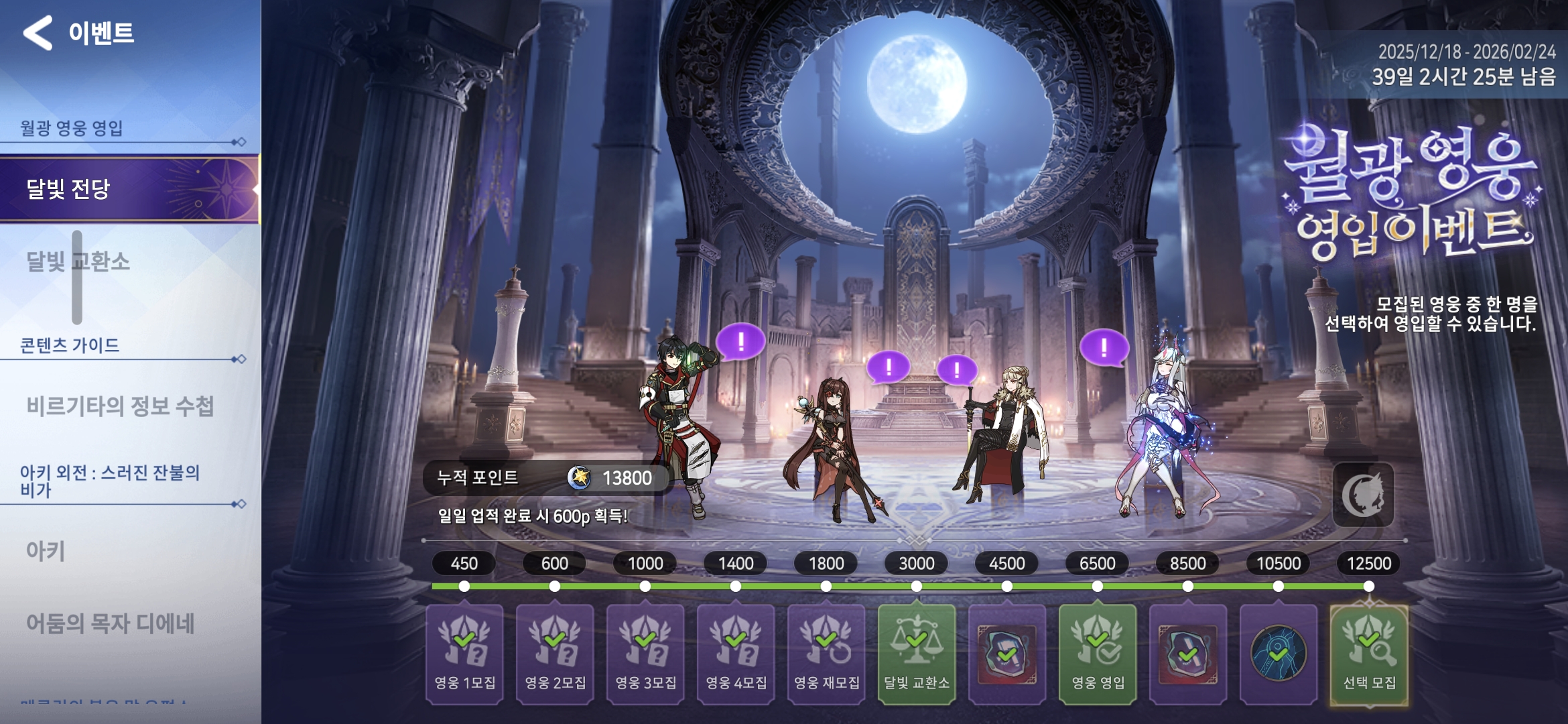This screenshot has height=724, width=1568.
Task: Tap the crescent moon hero icon button
Action: (x=1363, y=495)
